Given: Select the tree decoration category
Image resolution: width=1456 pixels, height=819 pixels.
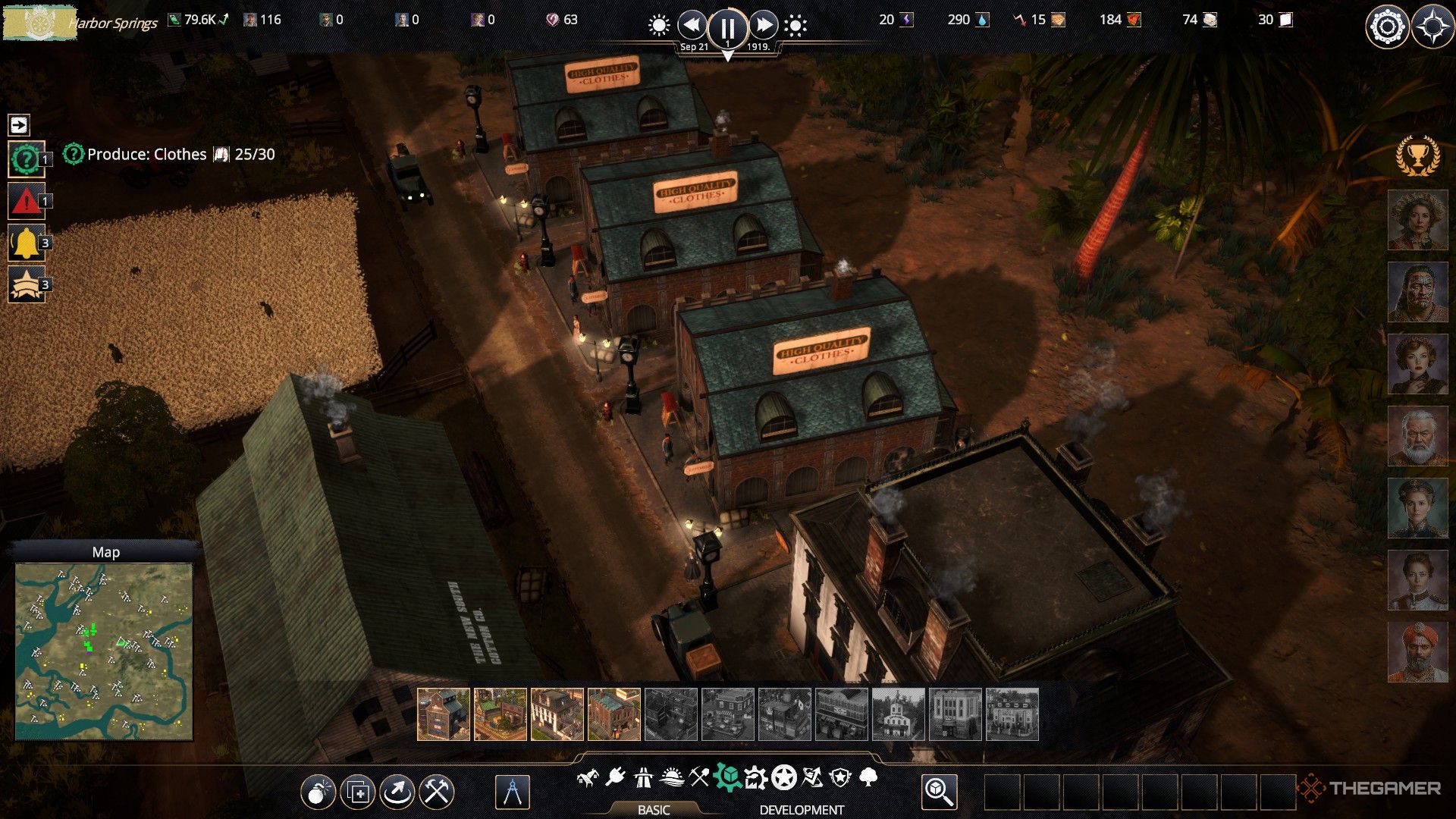Looking at the screenshot, I should click(869, 777).
